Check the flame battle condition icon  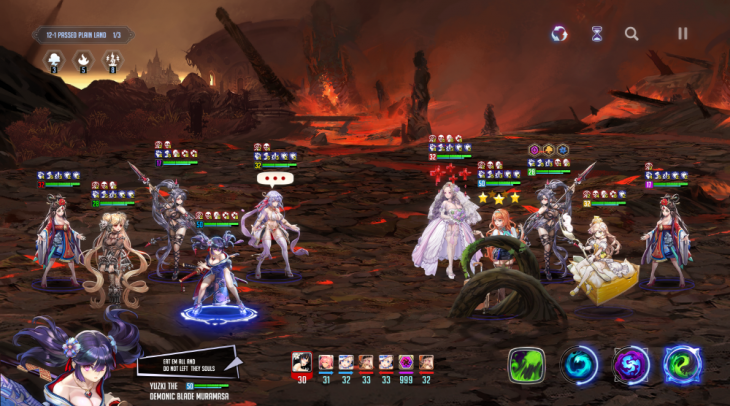[82, 63]
